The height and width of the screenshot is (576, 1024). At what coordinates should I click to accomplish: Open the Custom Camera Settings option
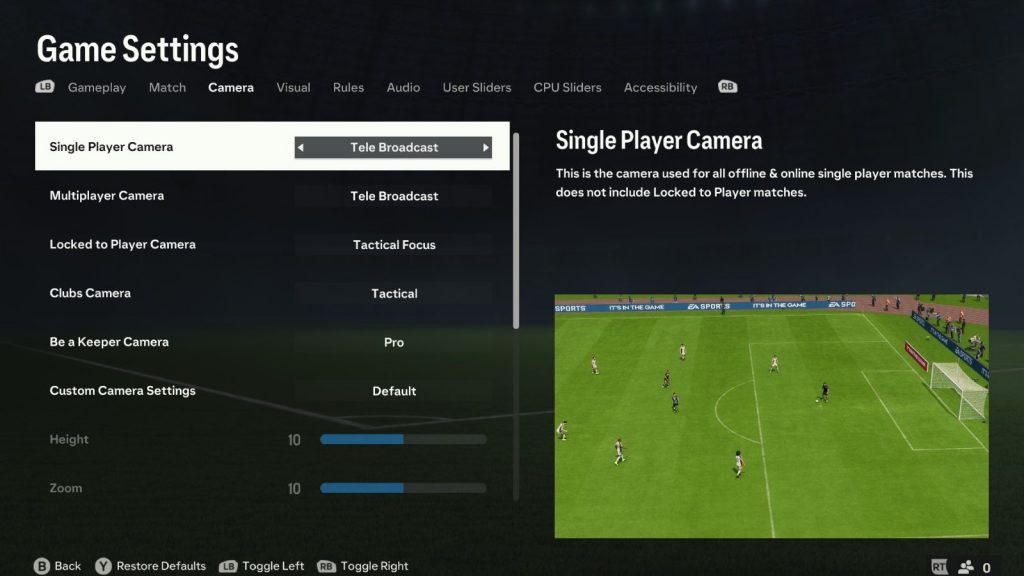[x=272, y=391]
